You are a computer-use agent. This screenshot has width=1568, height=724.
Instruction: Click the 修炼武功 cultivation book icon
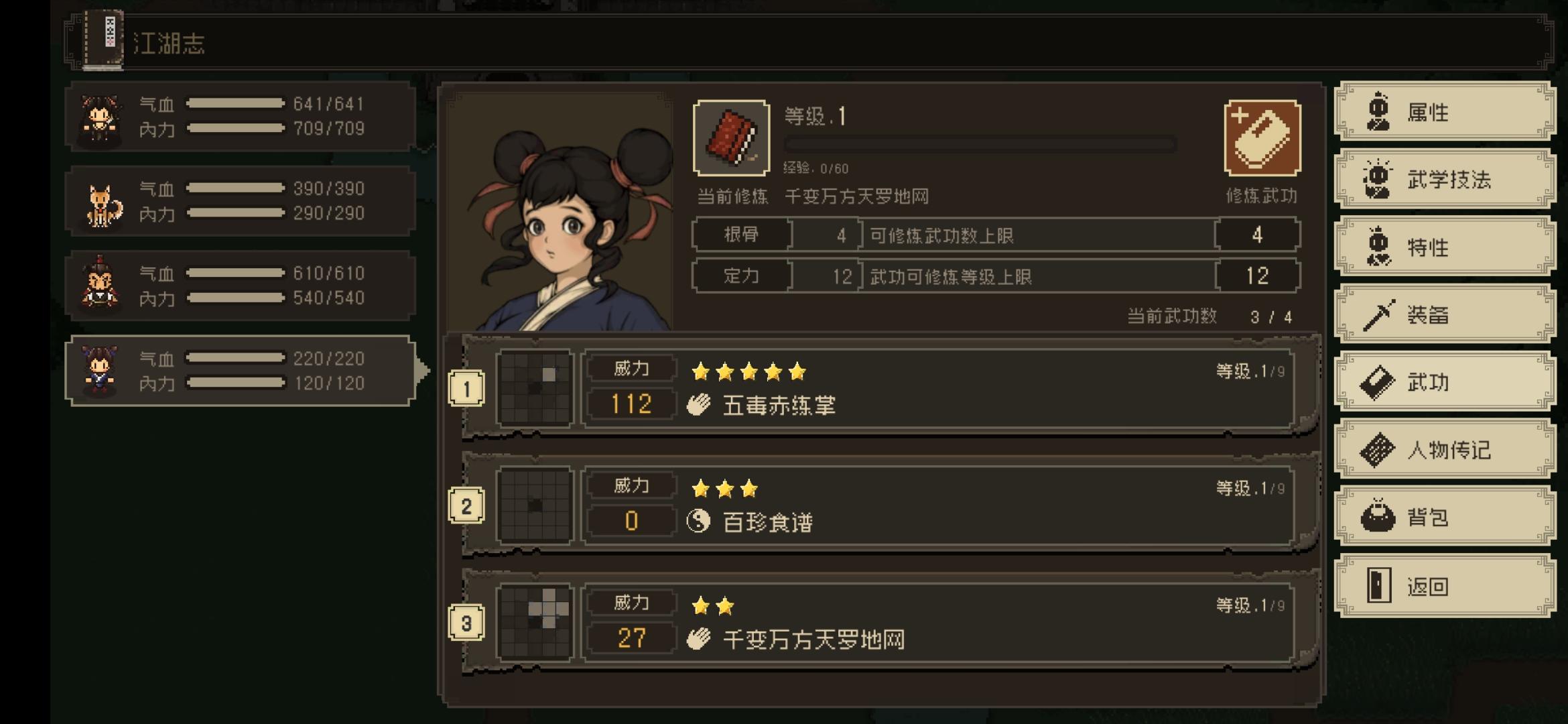1262,137
